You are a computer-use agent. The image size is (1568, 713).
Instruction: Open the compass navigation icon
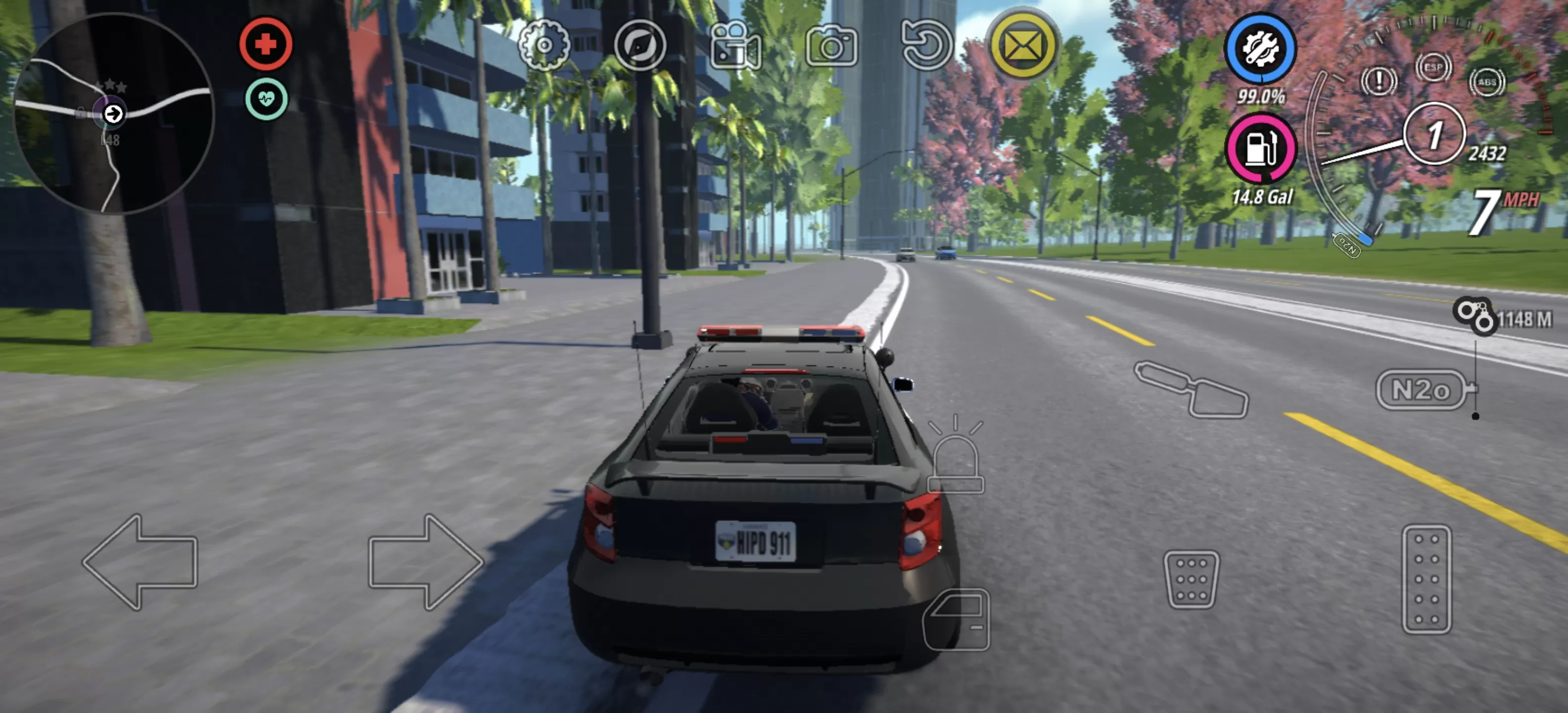[640, 45]
